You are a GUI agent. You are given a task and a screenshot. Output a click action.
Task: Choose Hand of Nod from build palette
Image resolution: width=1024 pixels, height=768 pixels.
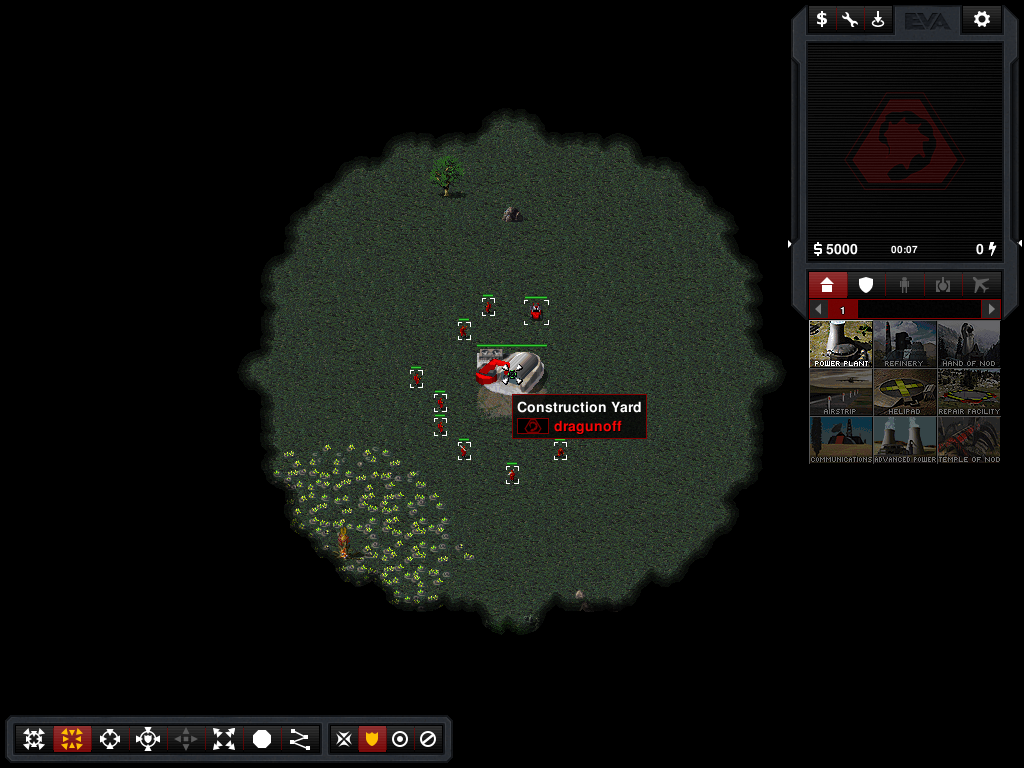click(x=968, y=344)
